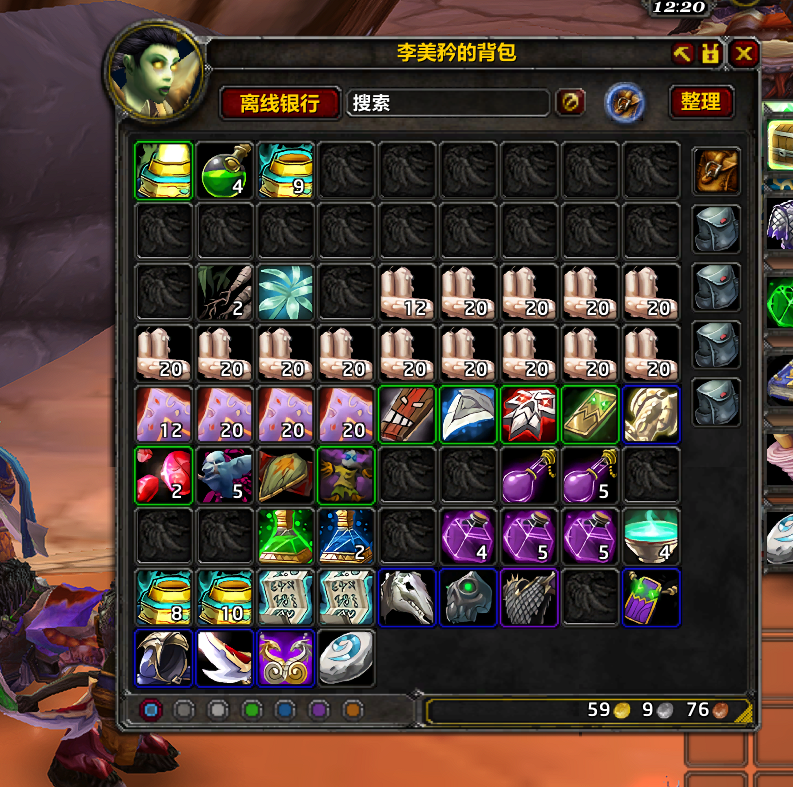Select the blue flask stack of 2

tap(347, 537)
